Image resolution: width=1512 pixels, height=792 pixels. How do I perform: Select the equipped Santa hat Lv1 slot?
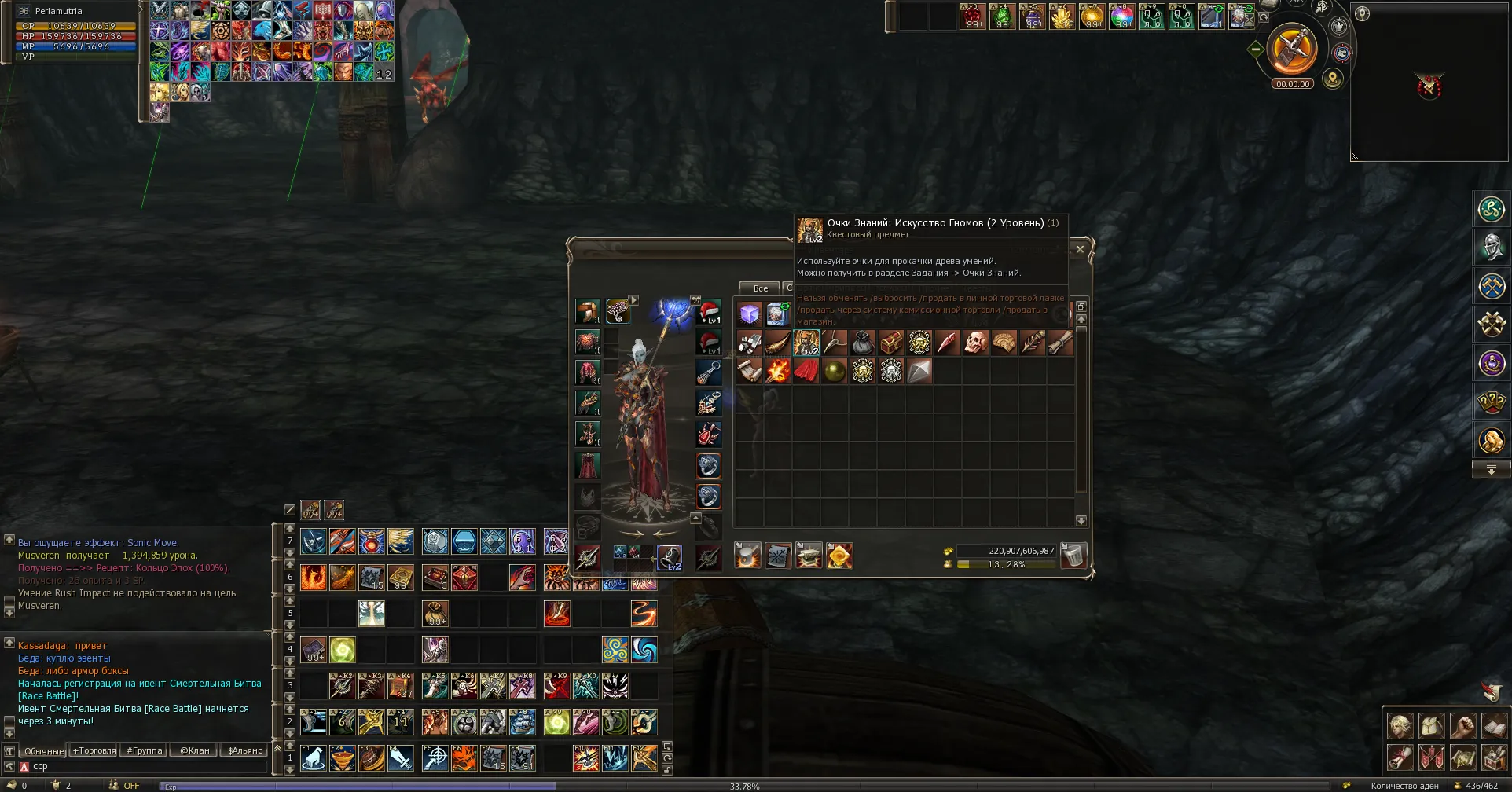tap(709, 312)
